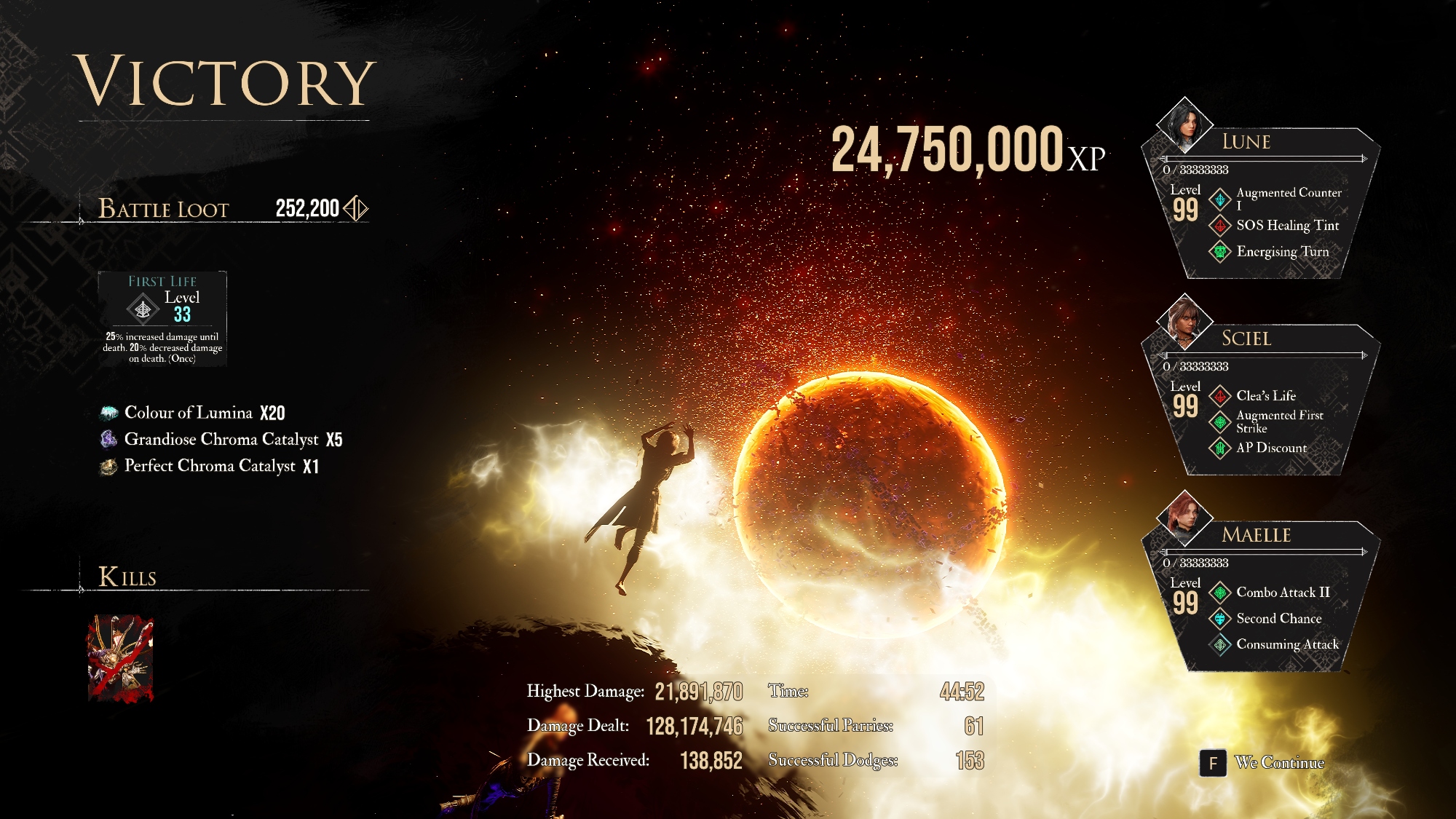Choose Sciel's character portrait

click(x=1184, y=320)
